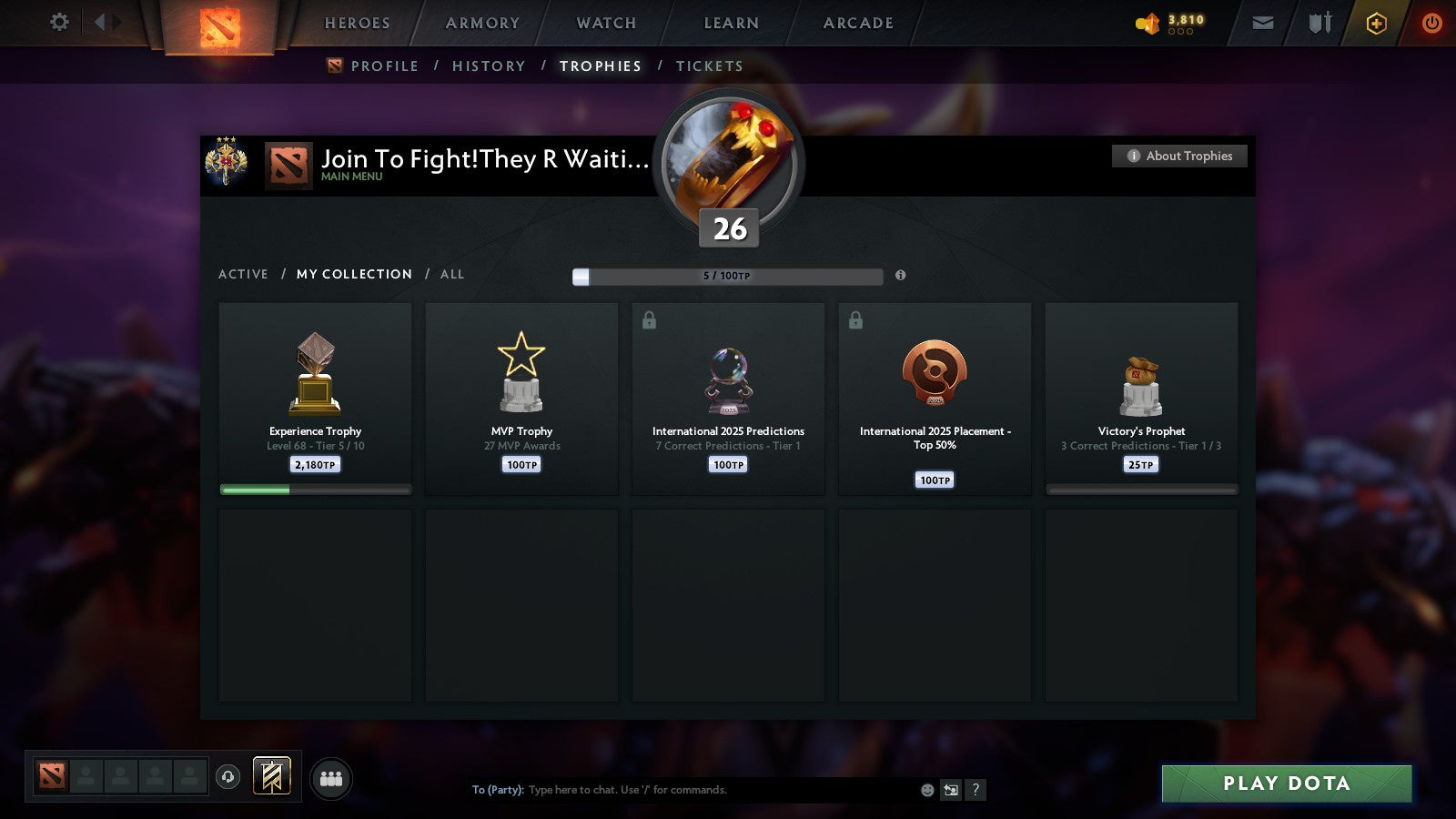Image resolution: width=1456 pixels, height=819 pixels.
Task: Select the ACTIVE trophy filter
Action: pyautogui.click(x=244, y=274)
